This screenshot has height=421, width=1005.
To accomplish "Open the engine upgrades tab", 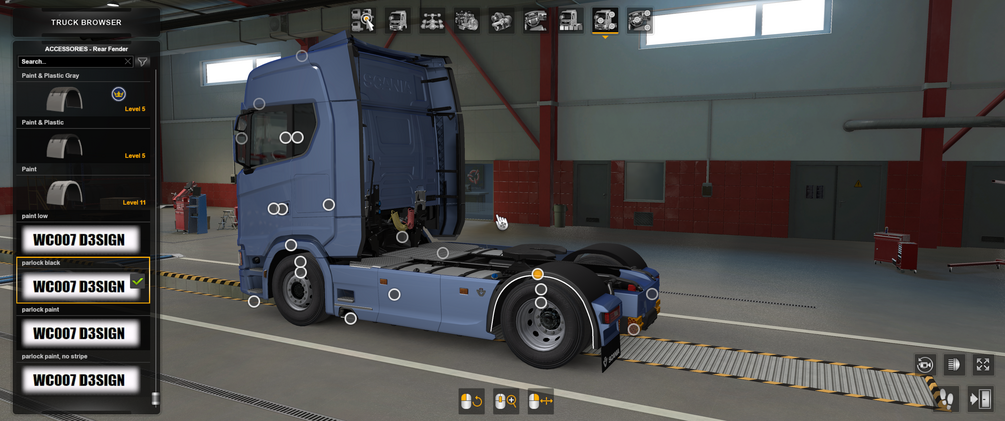I will pyautogui.click(x=466, y=20).
